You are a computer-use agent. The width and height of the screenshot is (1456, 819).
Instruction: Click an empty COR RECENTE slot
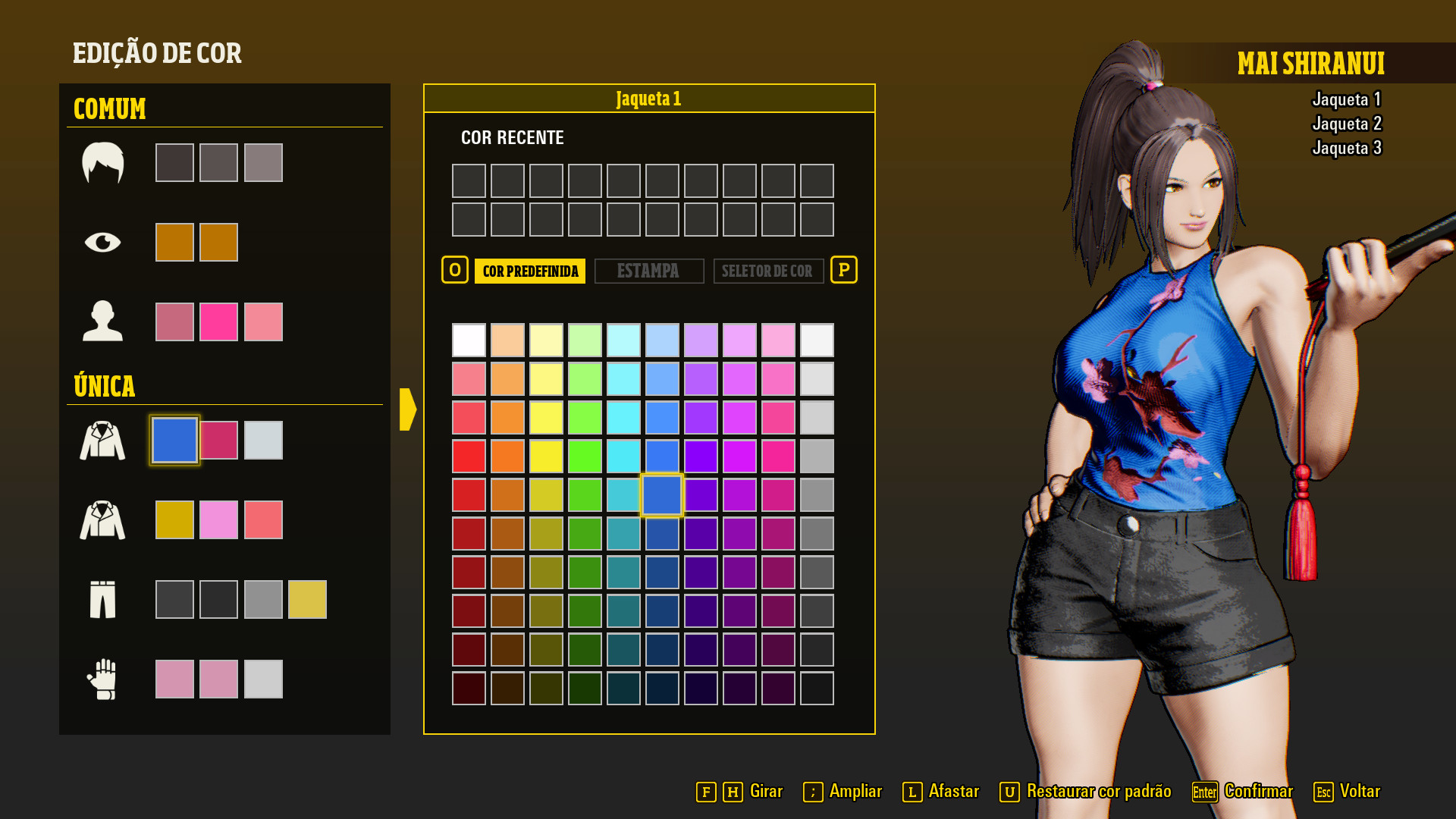tap(469, 181)
